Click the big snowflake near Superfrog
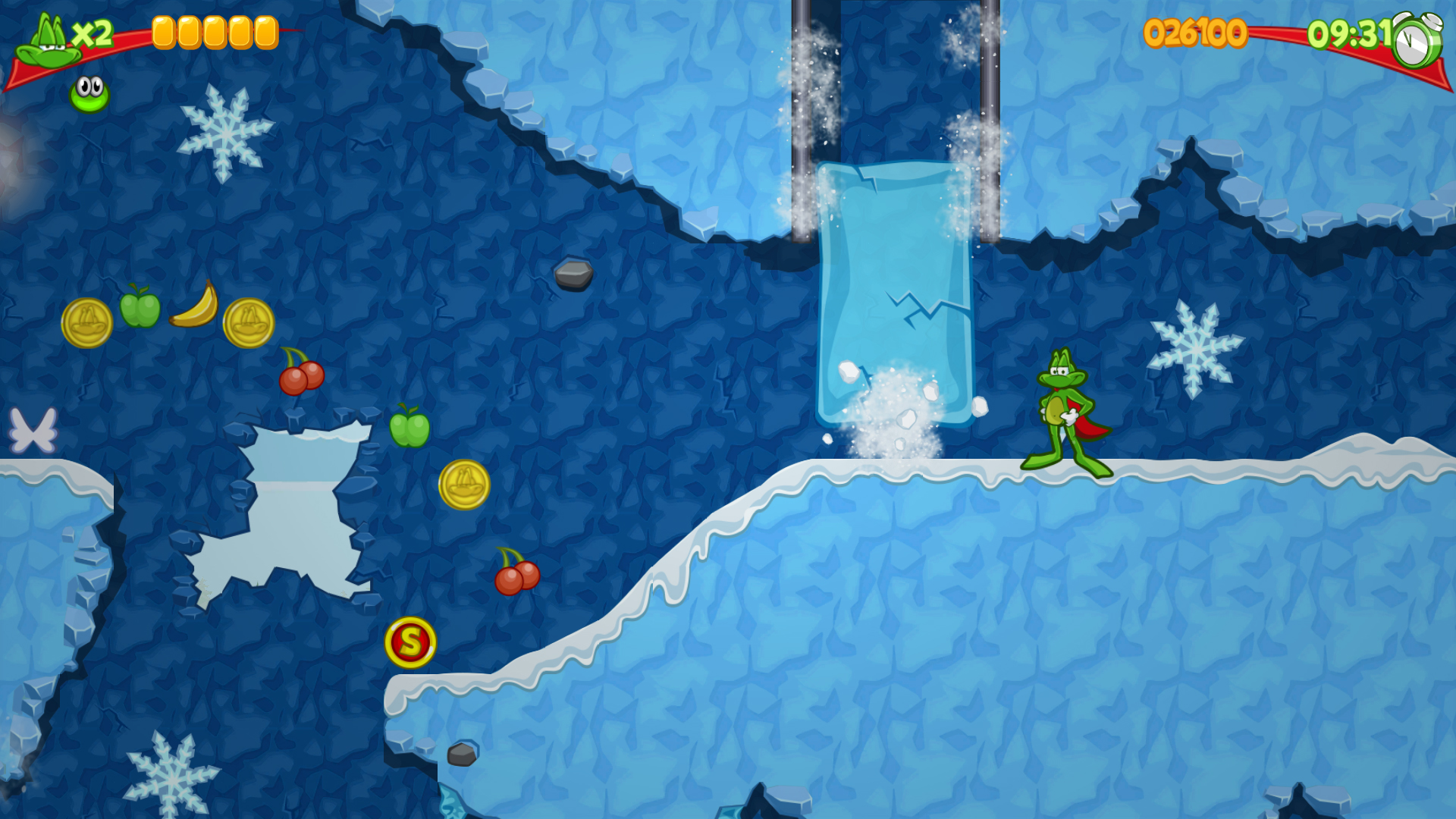 tap(1198, 349)
